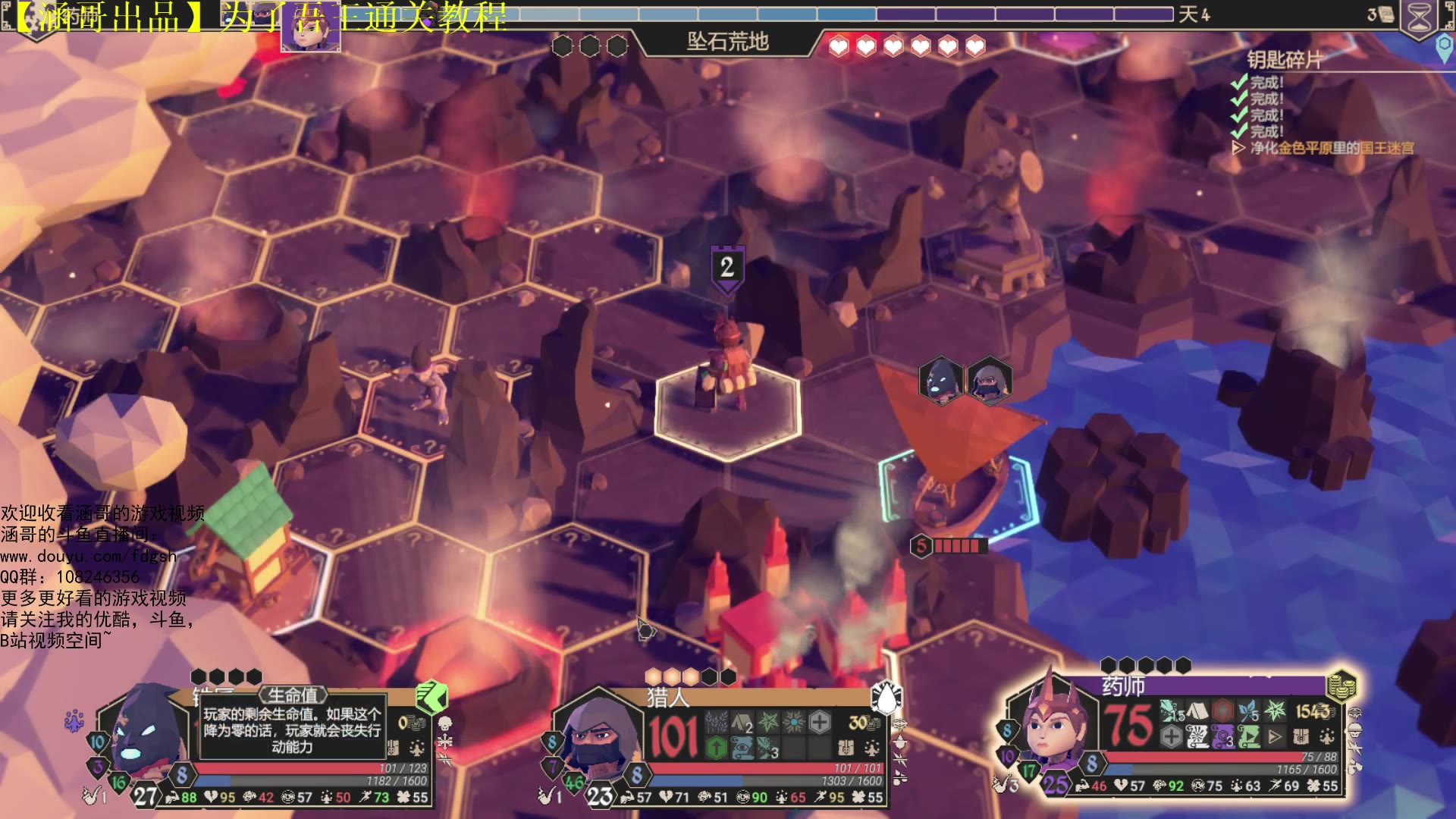Use the green arrow scroll in herbalist's belt
This screenshot has height=819, width=1456.
click(1249, 736)
